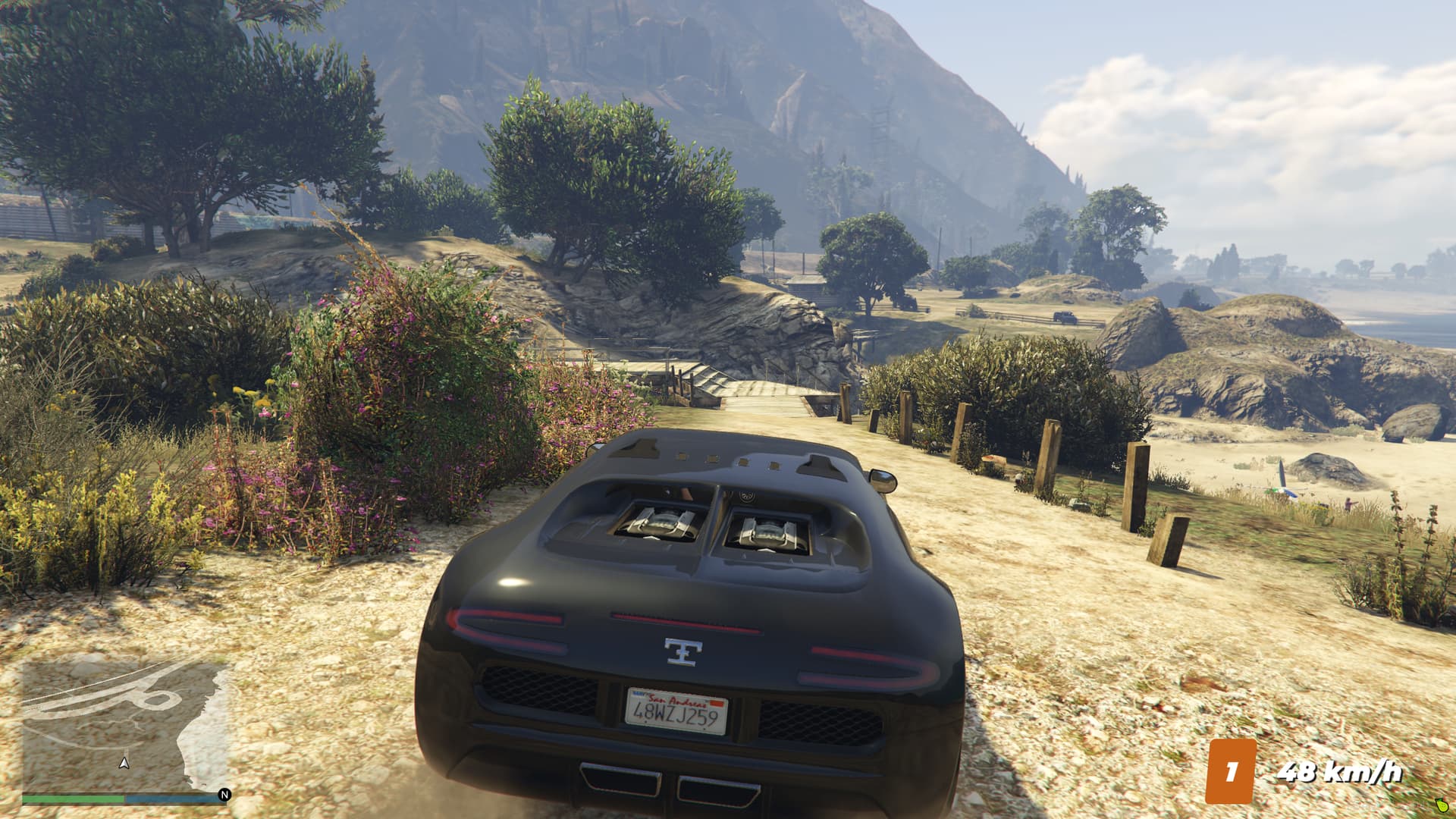Click the orange gear indicator box
Viewport: 1456px width, 819px height.
click(1231, 771)
